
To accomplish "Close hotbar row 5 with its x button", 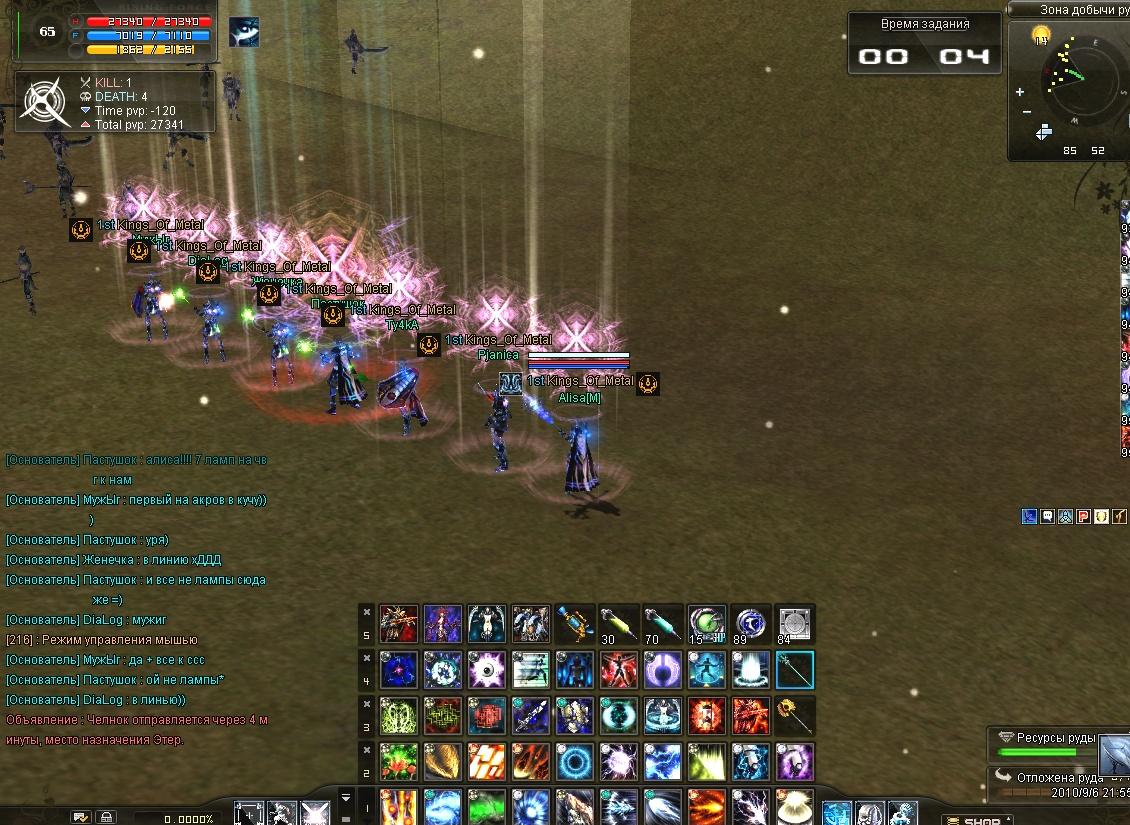I will click(x=367, y=611).
